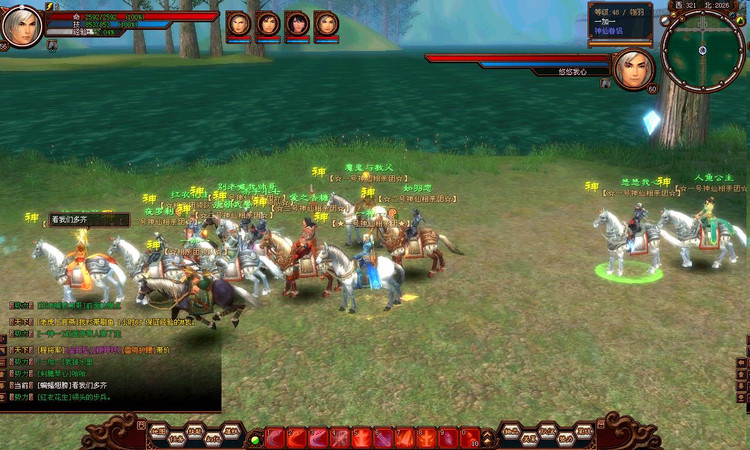The image size is (750, 450).
Task: Click the targeted player's portrait
Action: point(633,70)
